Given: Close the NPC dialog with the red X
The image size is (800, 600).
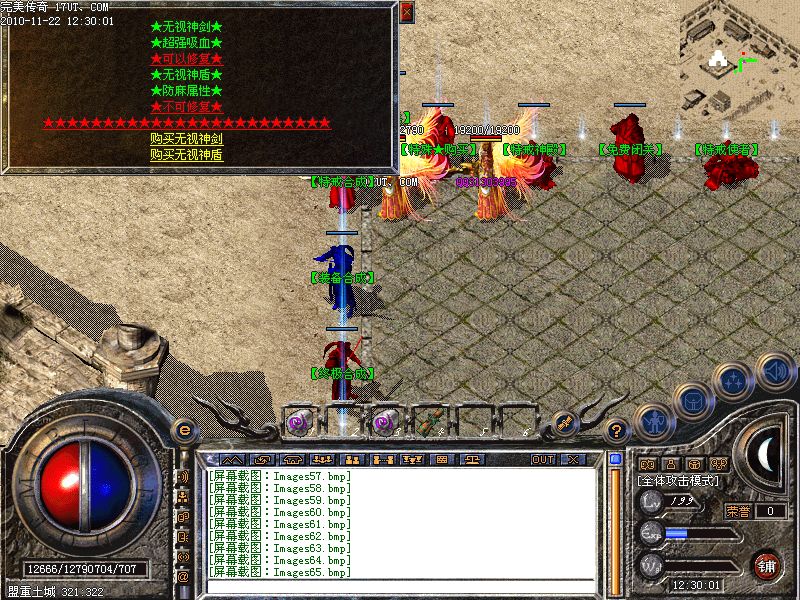Looking at the screenshot, I should [x=406, y=12].
